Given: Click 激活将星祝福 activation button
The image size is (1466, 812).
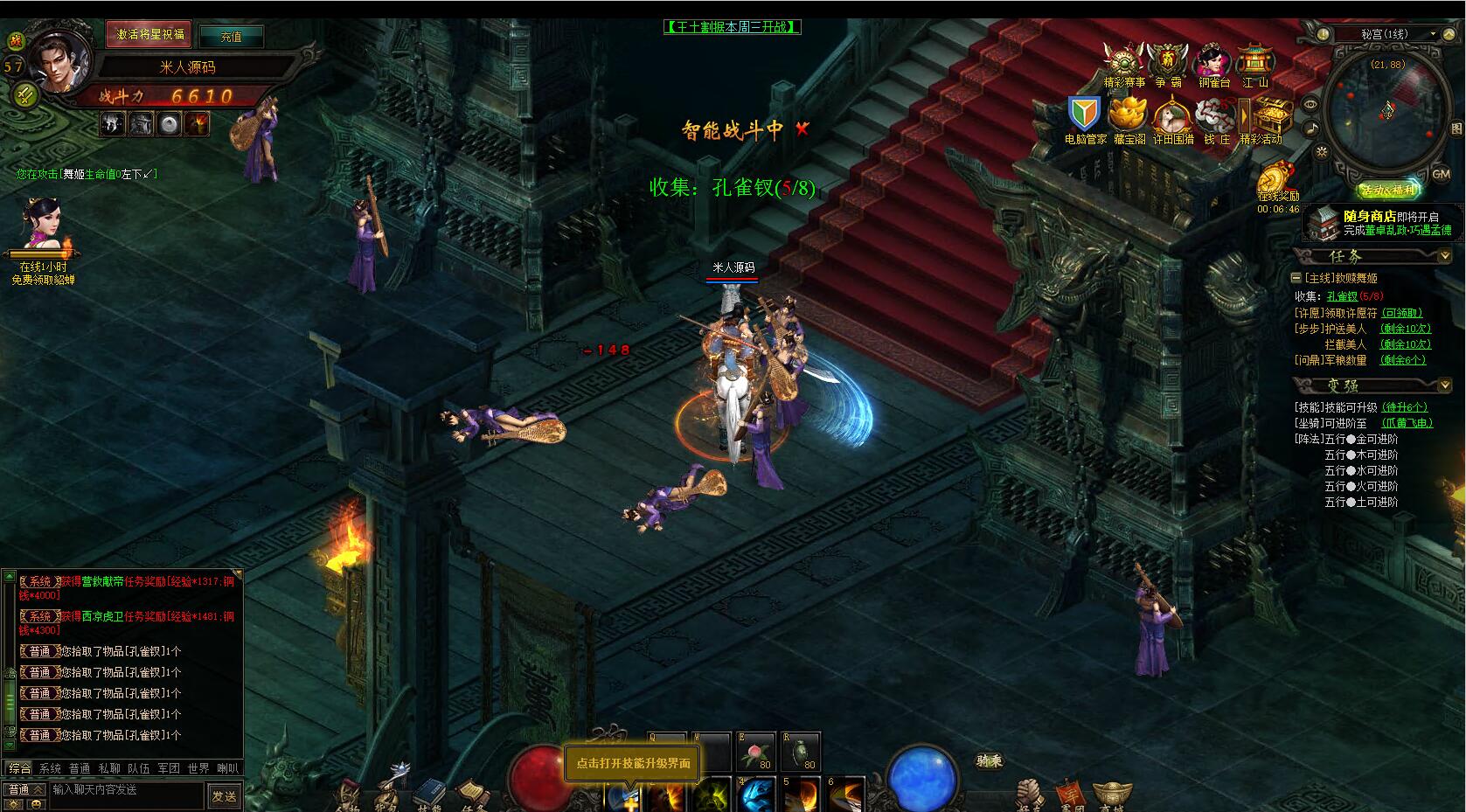Looking at the screenshot, I should (150, 34).
